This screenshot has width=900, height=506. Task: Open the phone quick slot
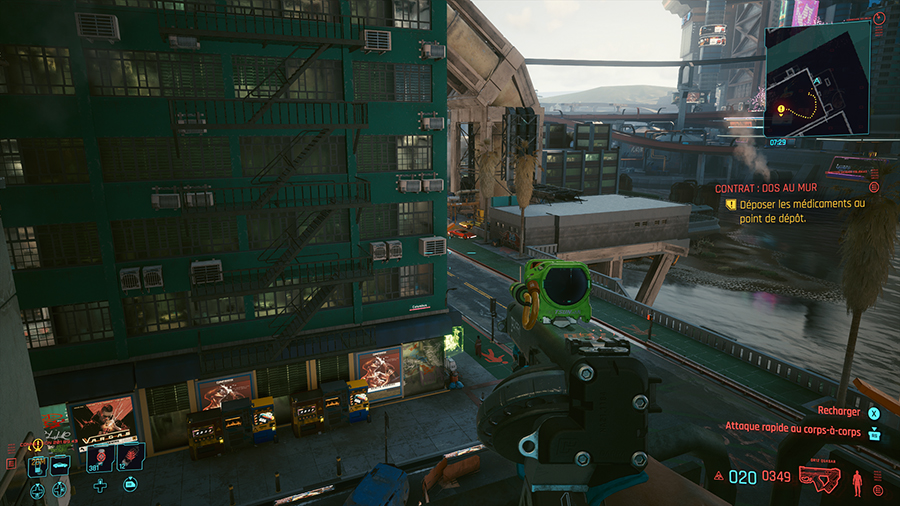[x=37, y=464]
